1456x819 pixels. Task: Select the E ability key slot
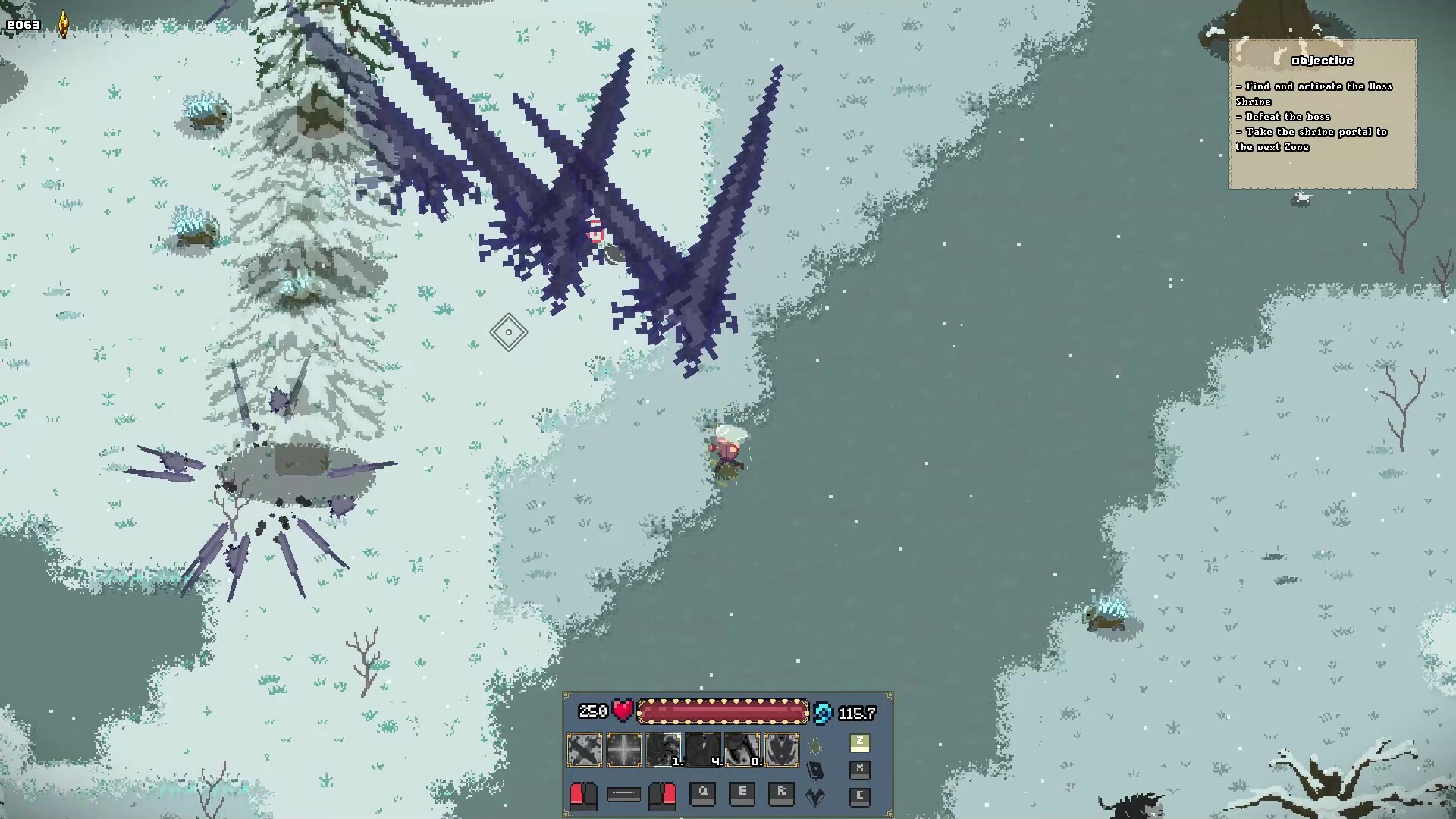(743, 795)
